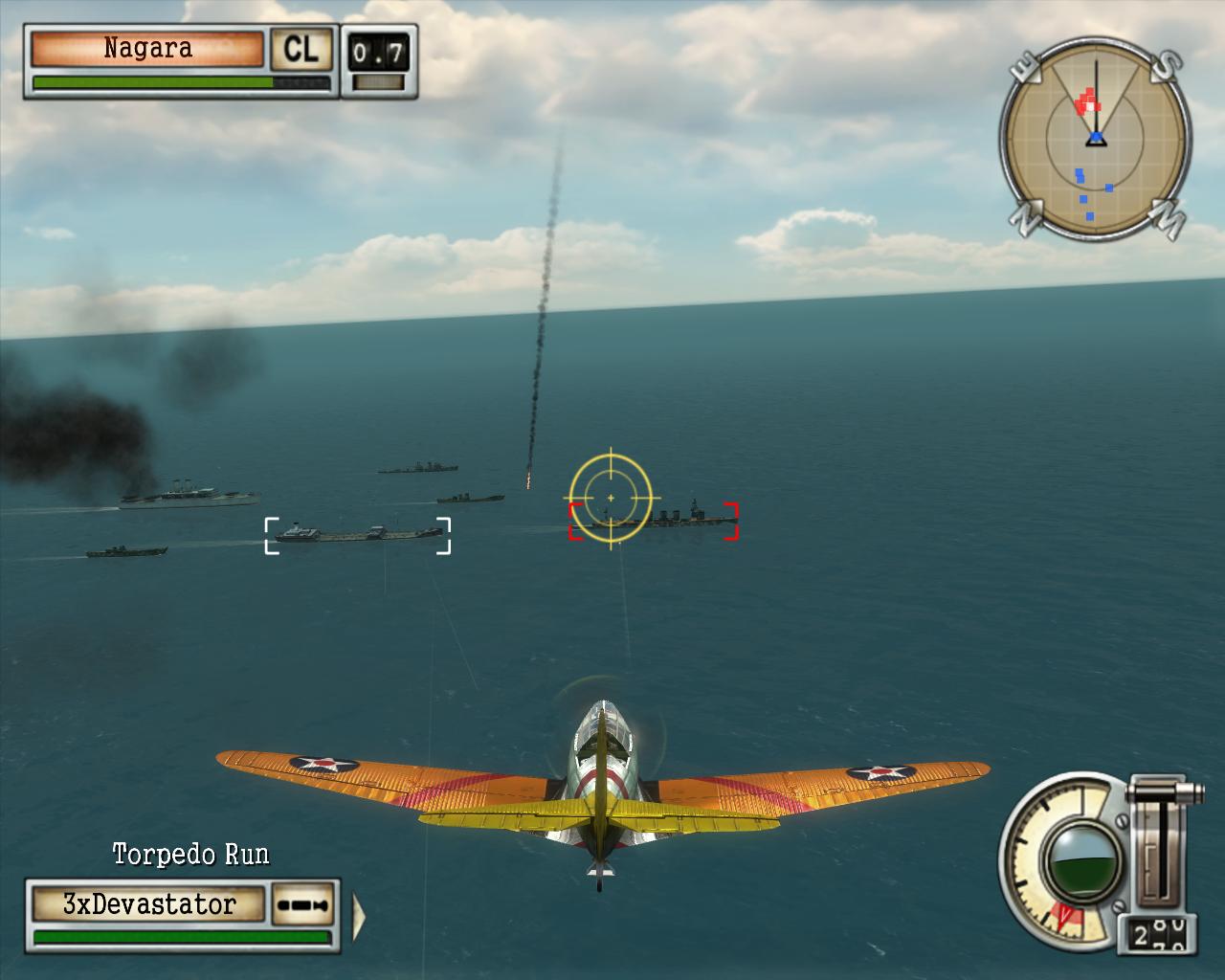The image size is (1225, 980).
Task: Select the white-bracketed ship target
Action: [357, 535]
